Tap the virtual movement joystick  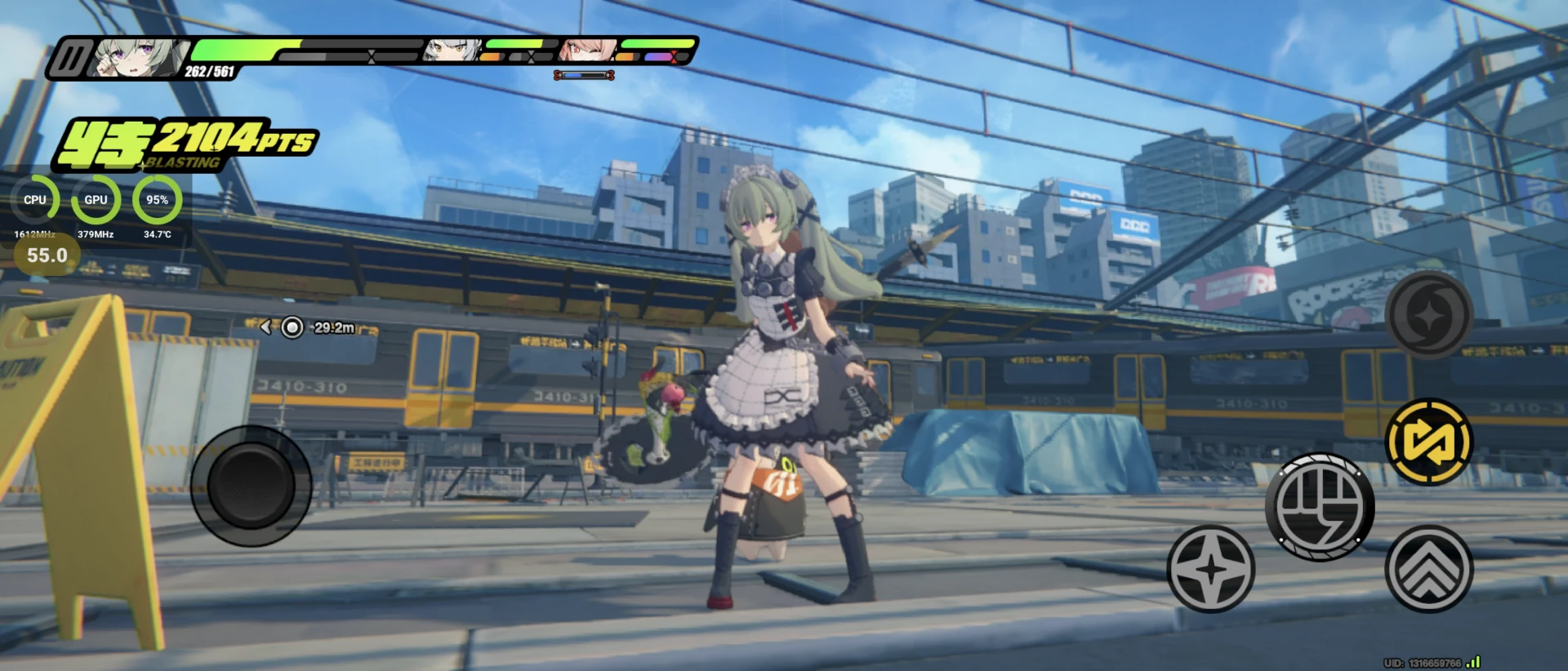(252, 486)
